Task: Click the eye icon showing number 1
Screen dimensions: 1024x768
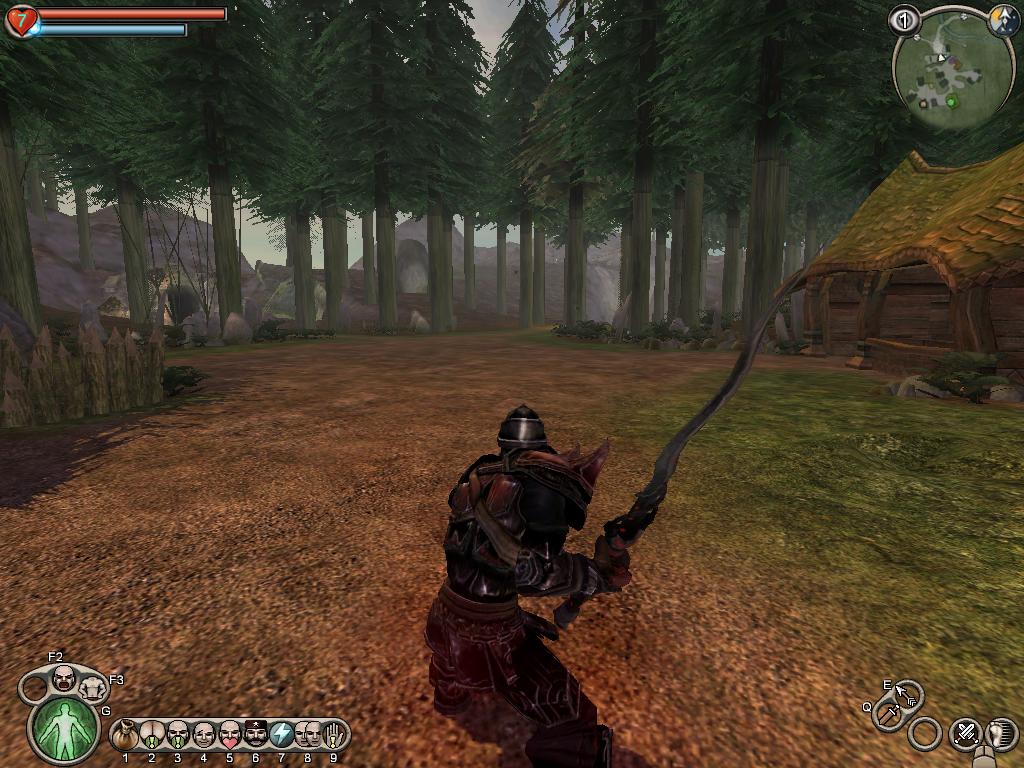Action: (x=904, y=20)
